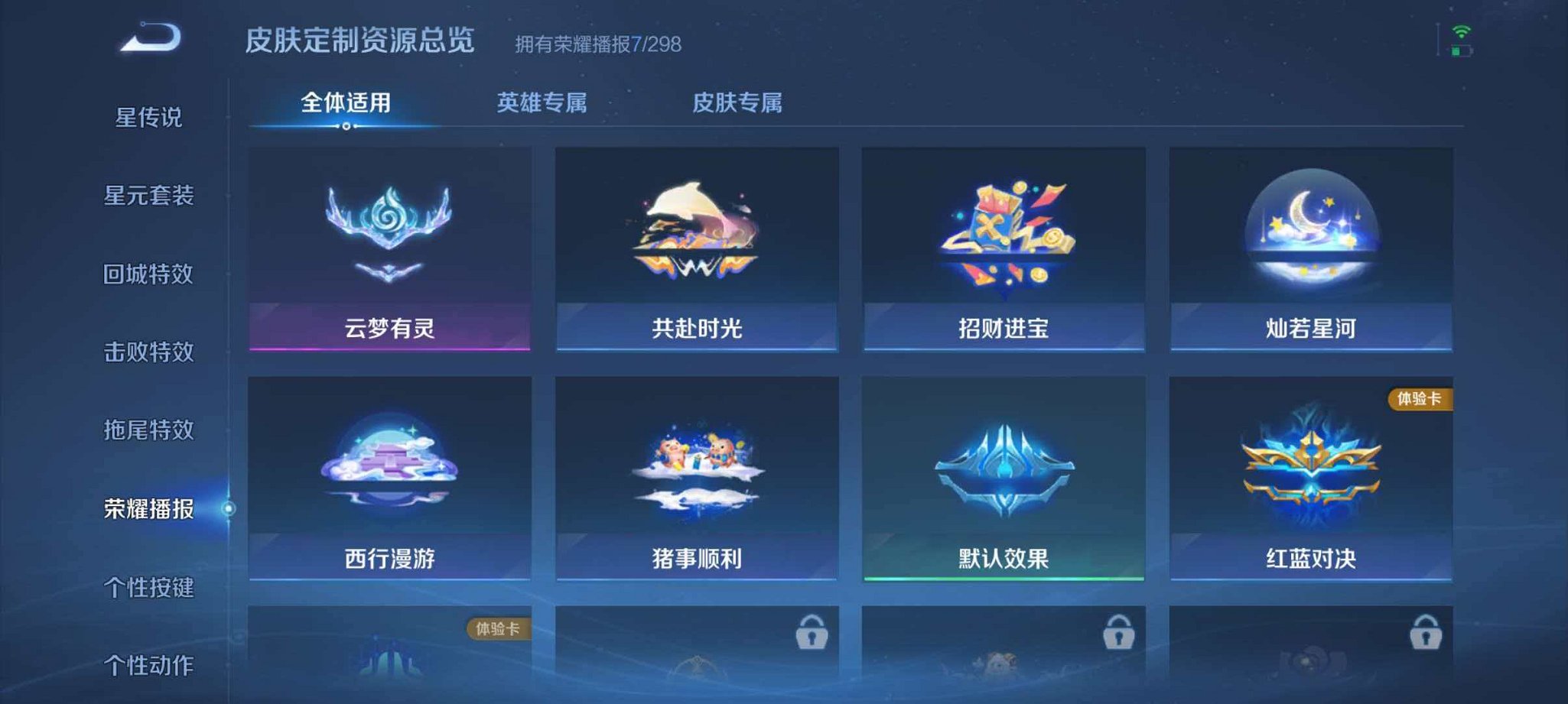Tap the back arrow in top-left corner
This screenshot has height=704, width=1568.
click(x=151, y=37)
